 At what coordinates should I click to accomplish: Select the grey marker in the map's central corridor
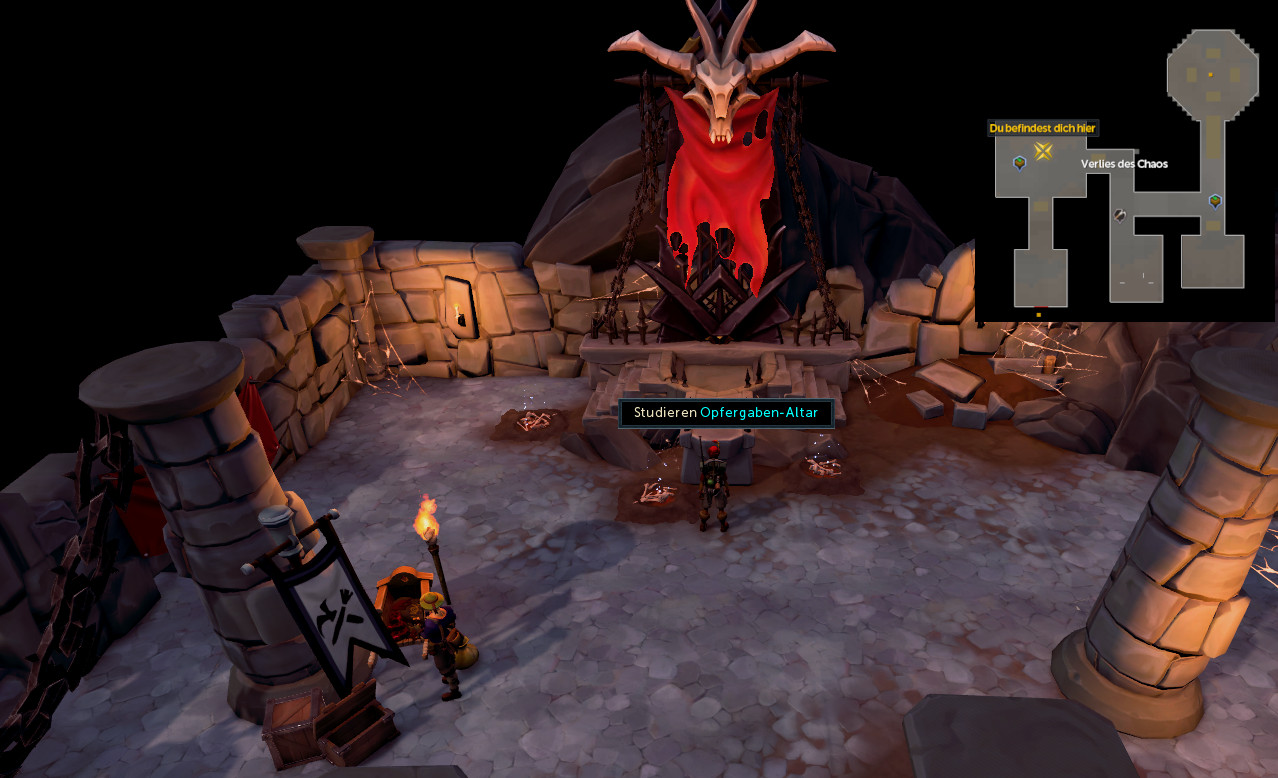(1121, 215)
